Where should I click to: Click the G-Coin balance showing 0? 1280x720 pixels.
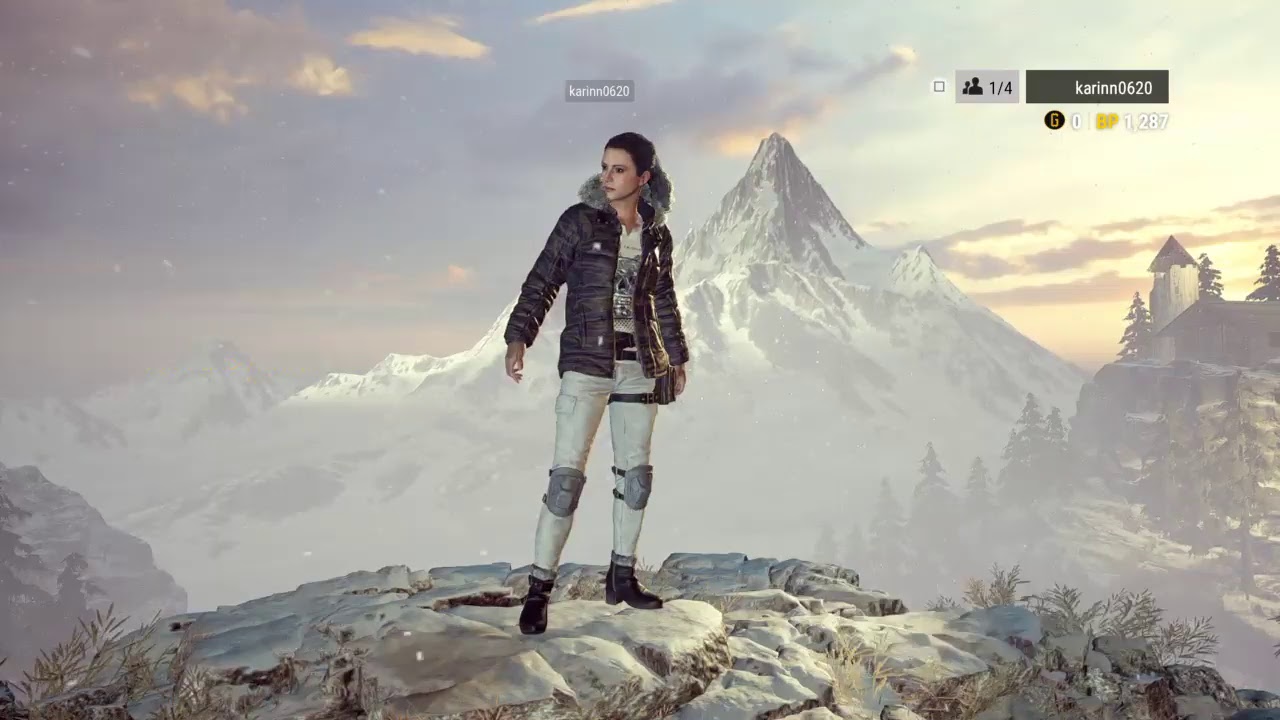pyautogui.click(x=1075, y=120)
